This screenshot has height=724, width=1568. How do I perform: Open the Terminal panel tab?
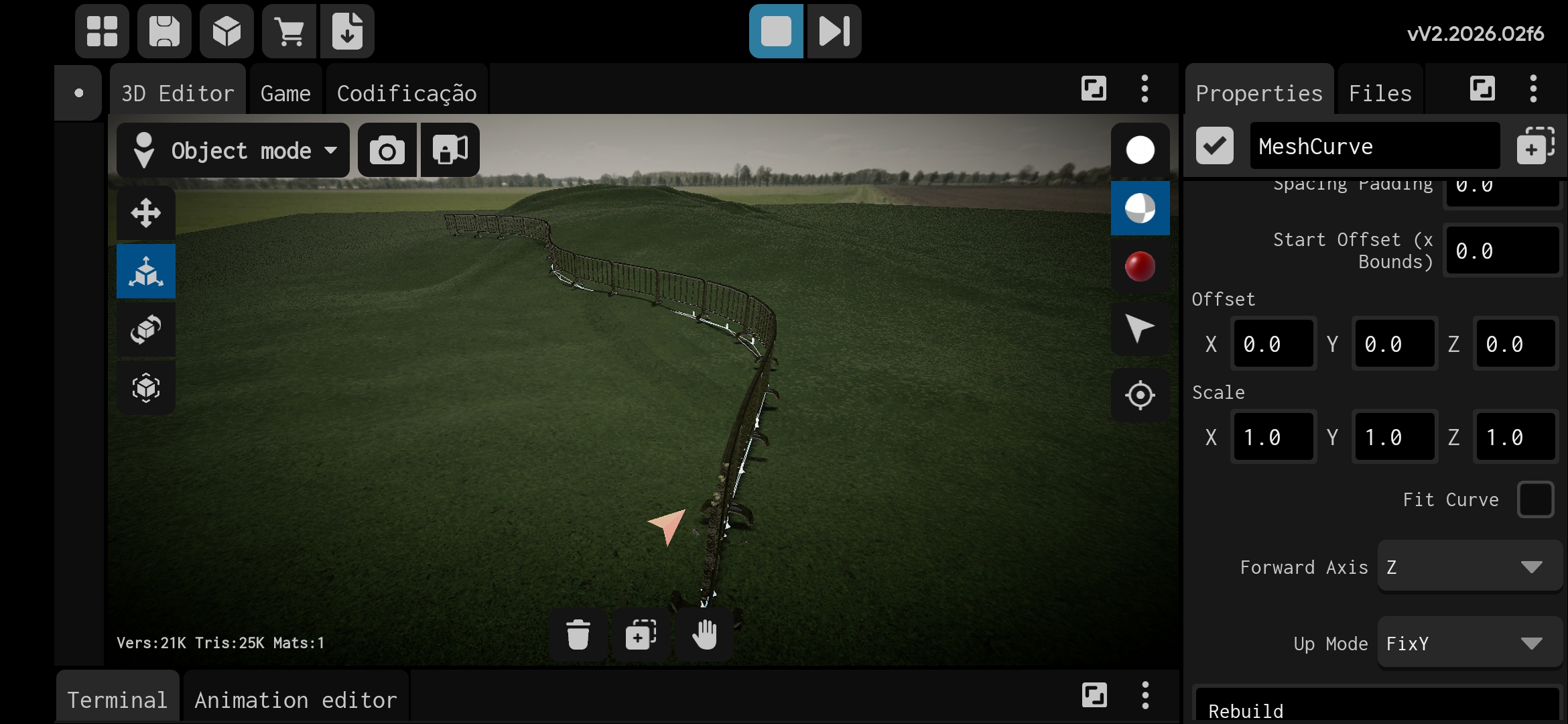pyautogui.click(x=117, y=699)
